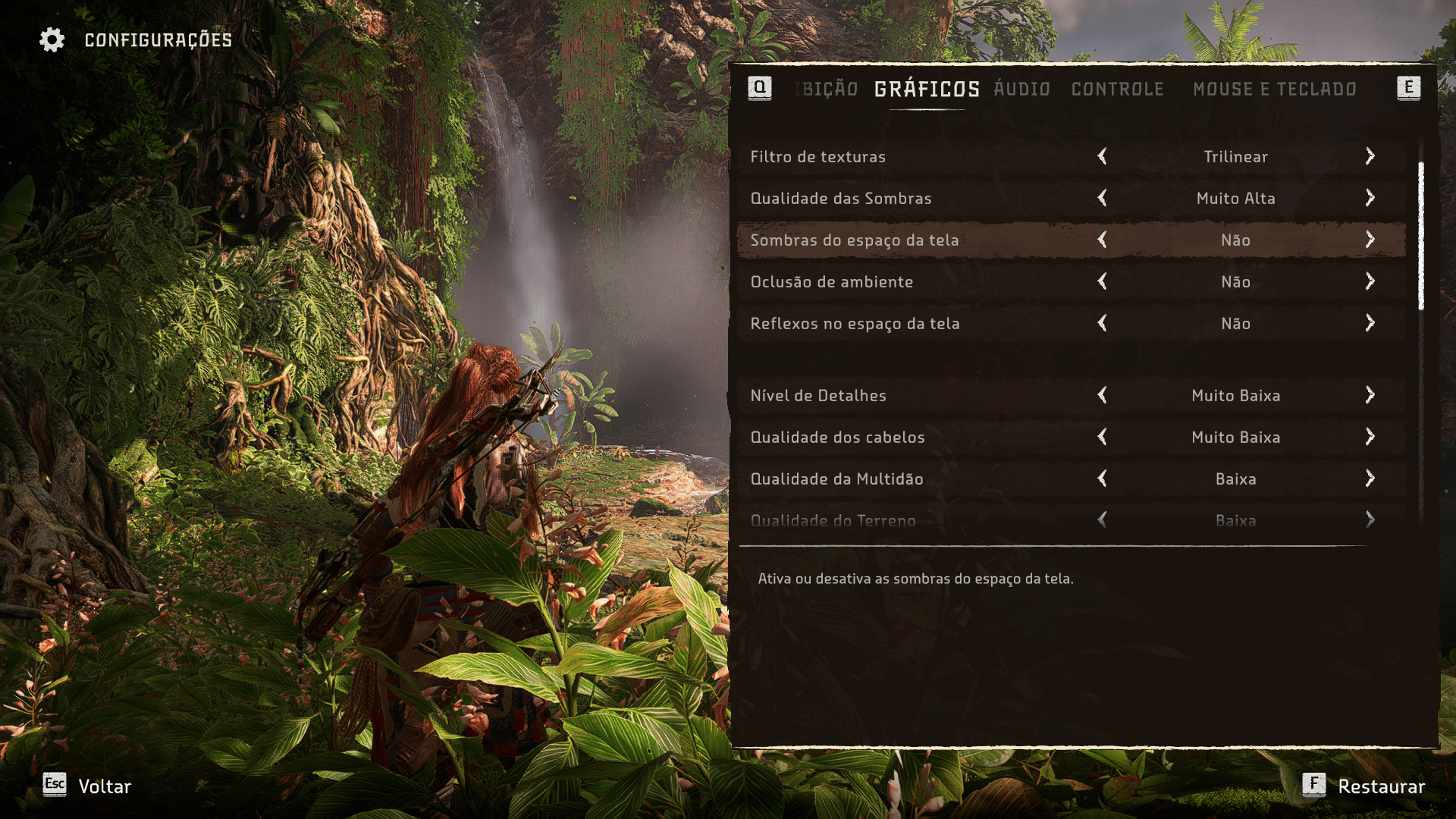Open the Controle settings tab

click(x=1117, y=89)
